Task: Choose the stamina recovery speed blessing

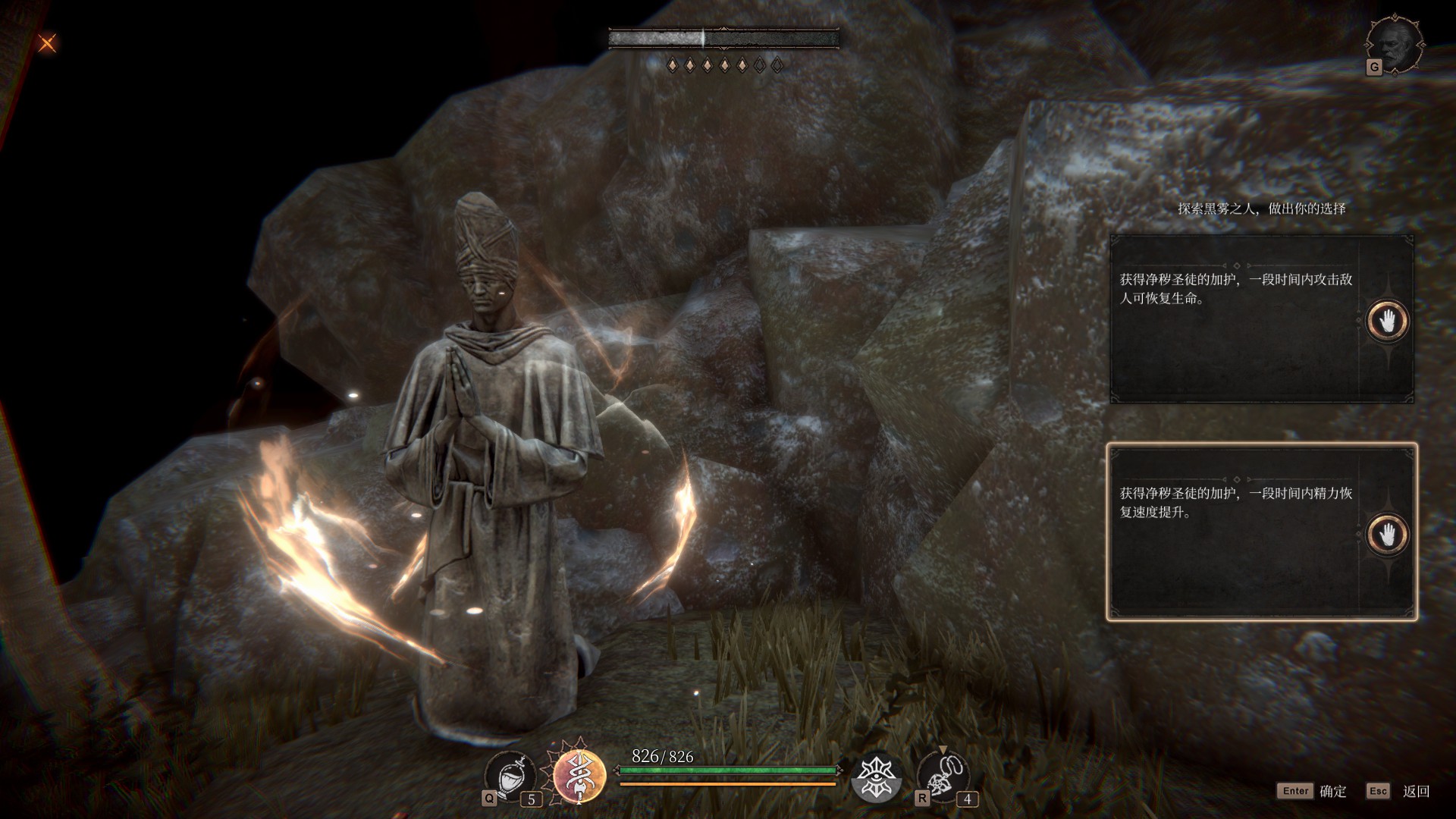Action: [x=1236, y=532]
